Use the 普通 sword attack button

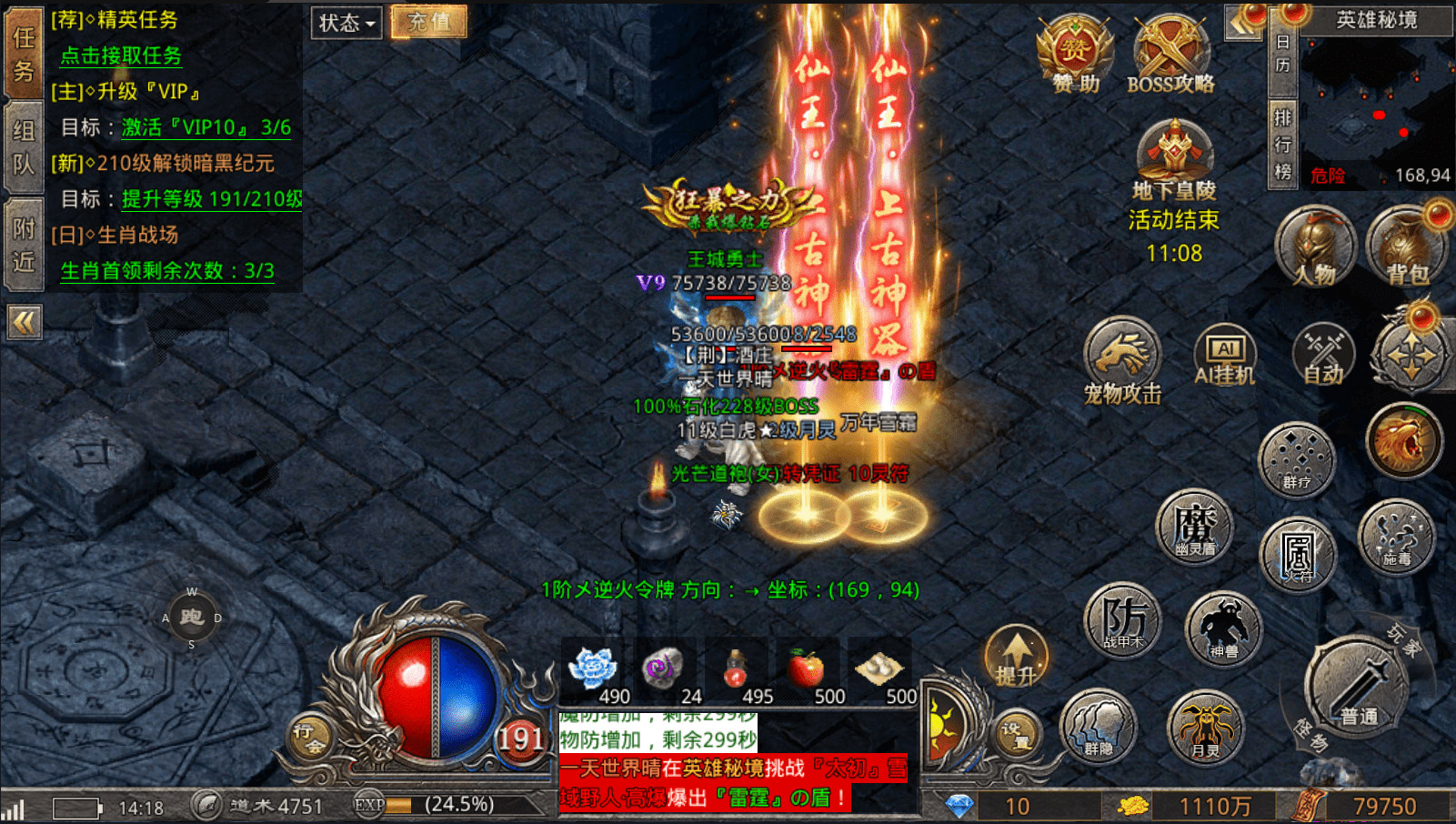[1357, 691]
